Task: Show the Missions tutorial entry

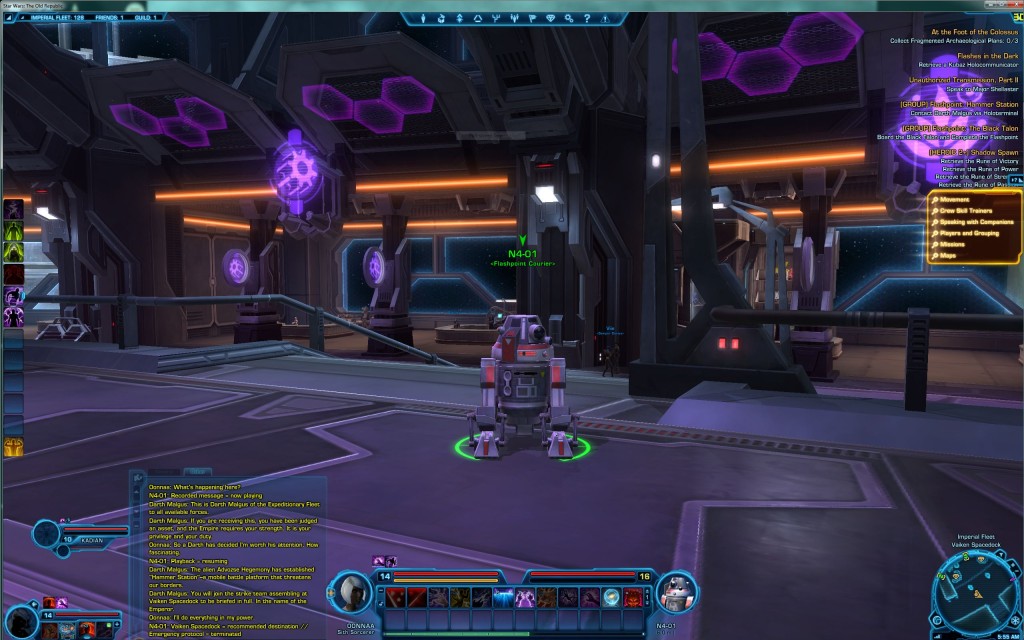Action: tap(953, 243)
